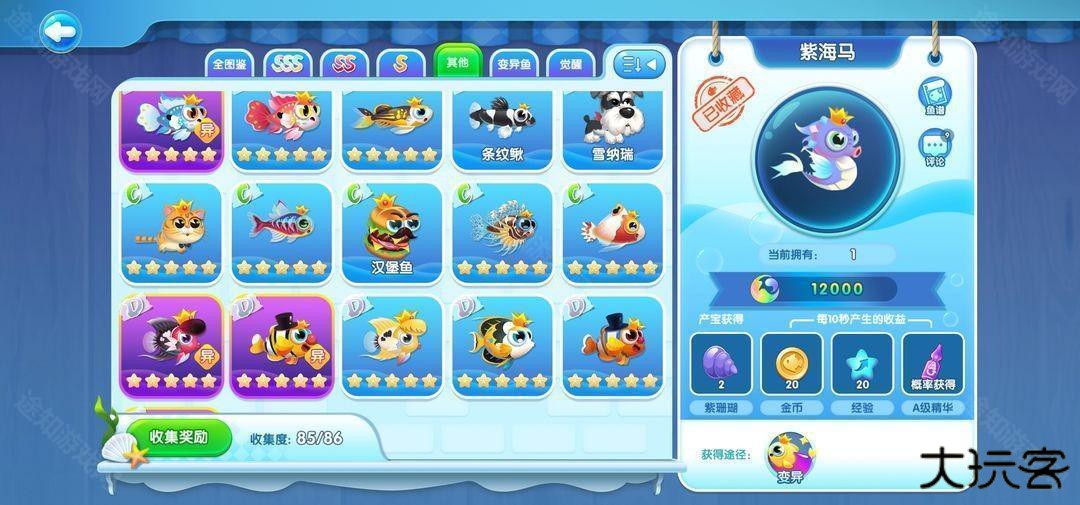Open the 鱼谱 fish guide icon
Image resolution: width=1080 pixels, height=505 pixels.
935,98
